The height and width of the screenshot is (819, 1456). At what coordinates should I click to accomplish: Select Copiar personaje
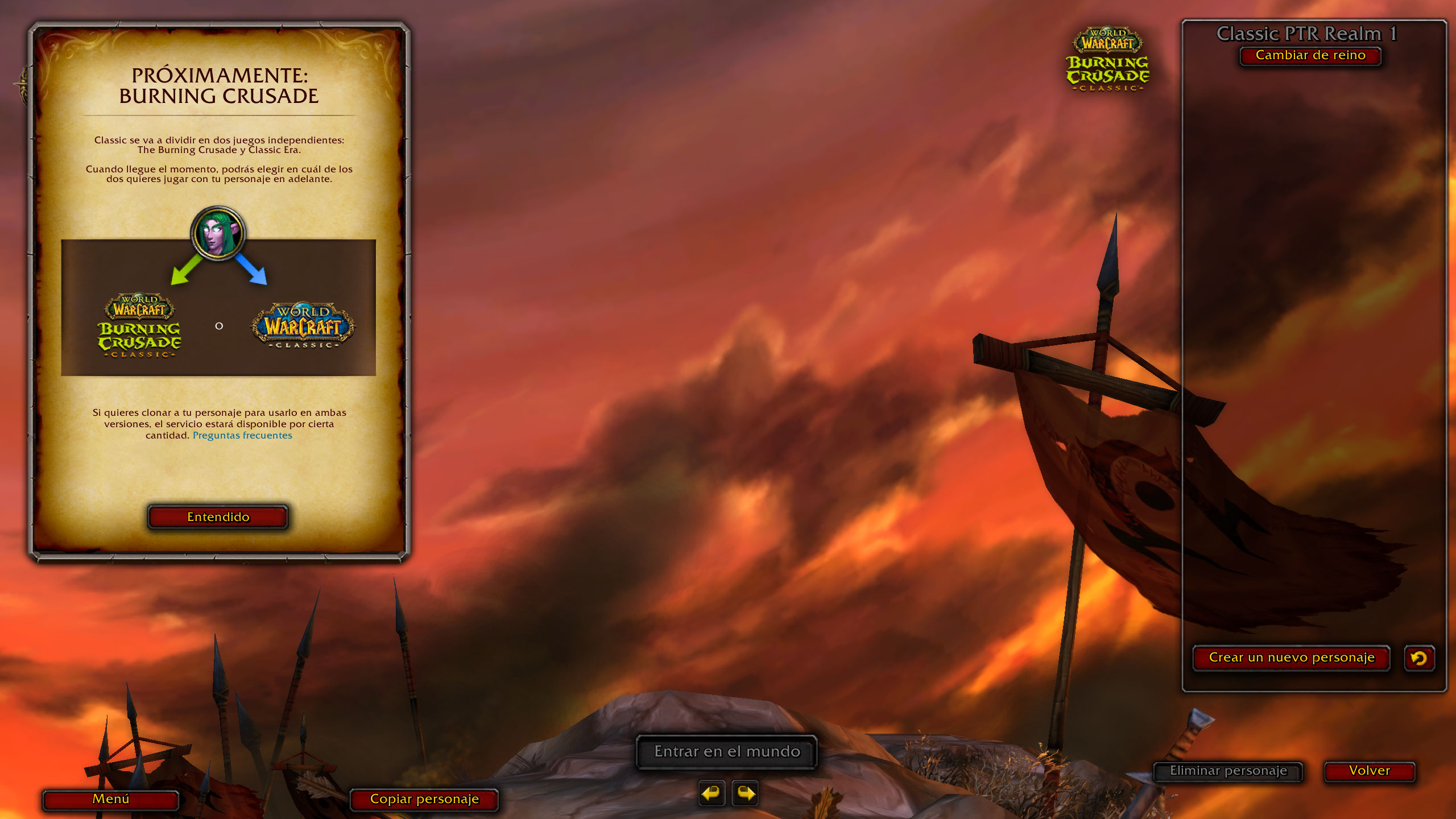tap(424, 799)
